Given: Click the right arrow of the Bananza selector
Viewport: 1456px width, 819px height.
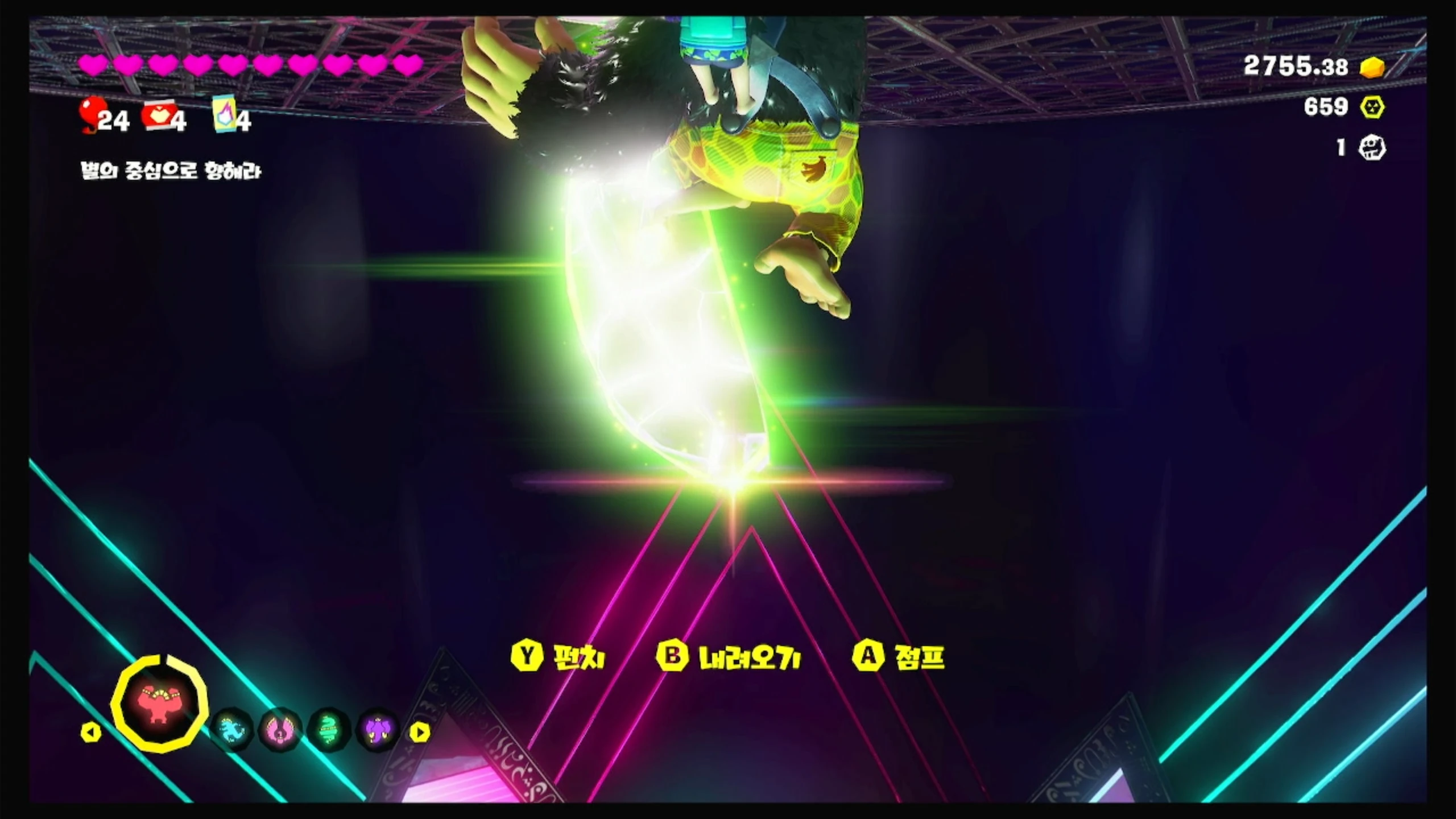Looking at the screenshot, I should click(420, 733).
